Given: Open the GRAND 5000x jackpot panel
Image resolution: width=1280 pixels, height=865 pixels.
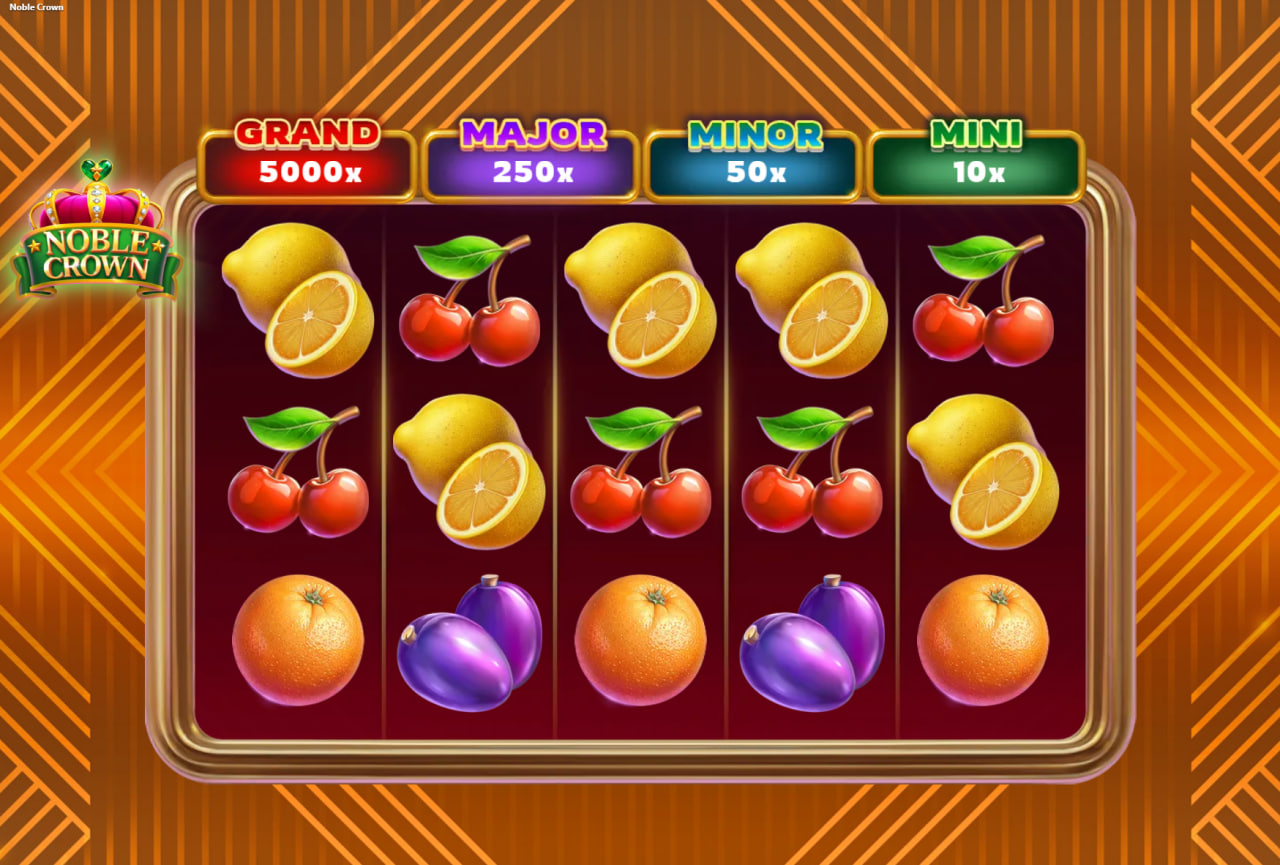Looking at the screenshot, I should pyautogui.click(x=307, y=158).
